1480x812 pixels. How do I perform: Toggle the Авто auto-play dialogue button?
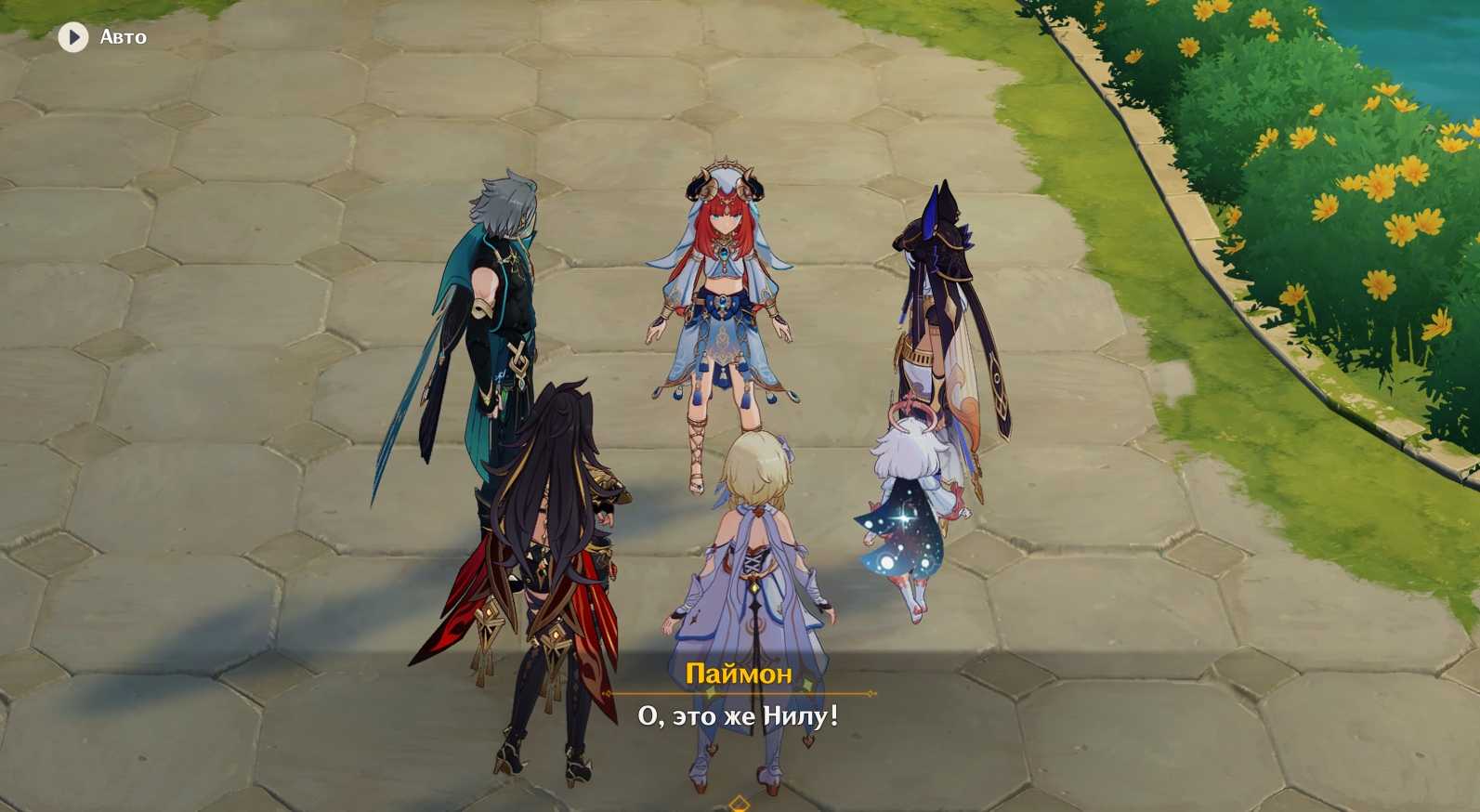click(x=73, y=37)
